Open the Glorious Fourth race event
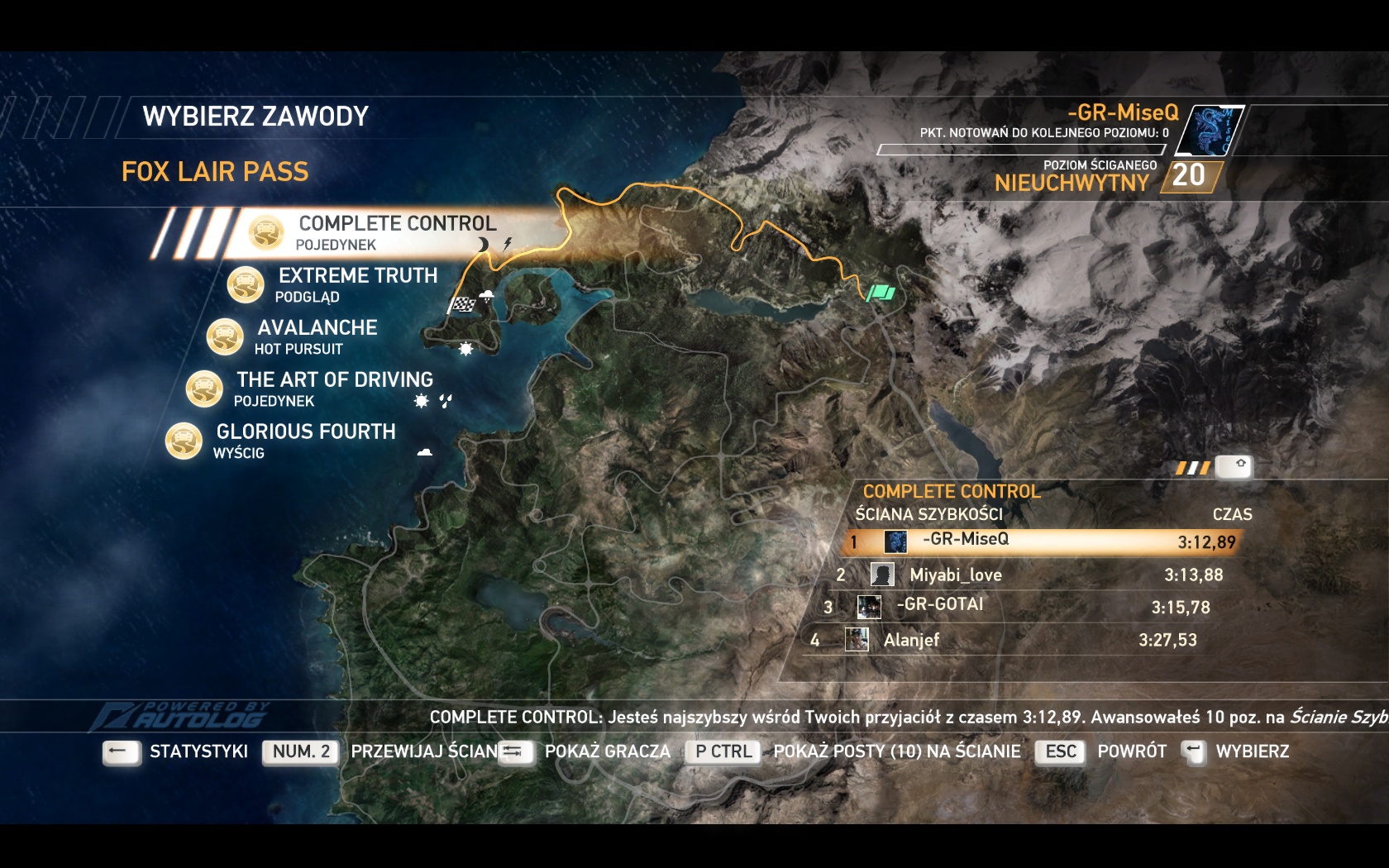This screenshot has width=1389, height=868. pos(305,440)
